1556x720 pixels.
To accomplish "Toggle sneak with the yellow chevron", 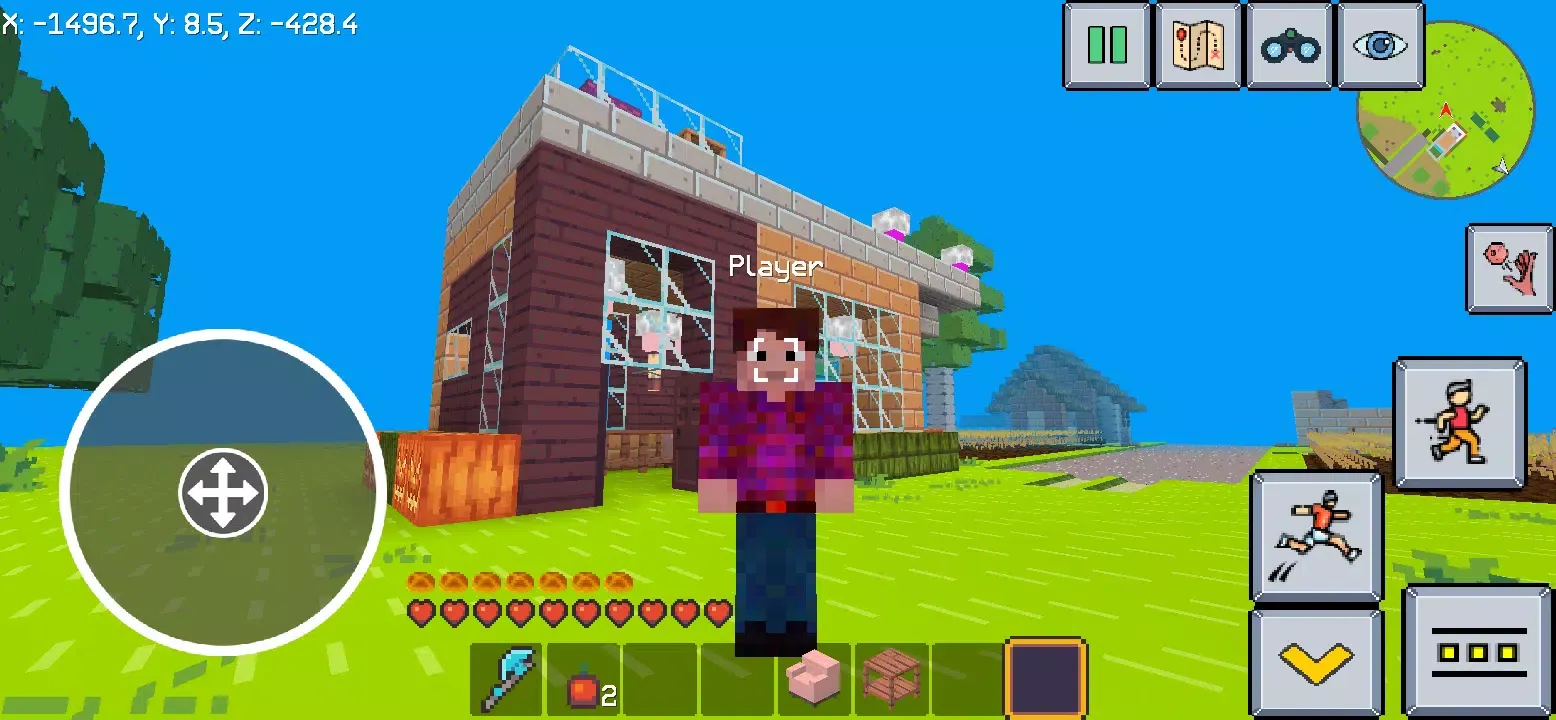I will pos(1316,663).
